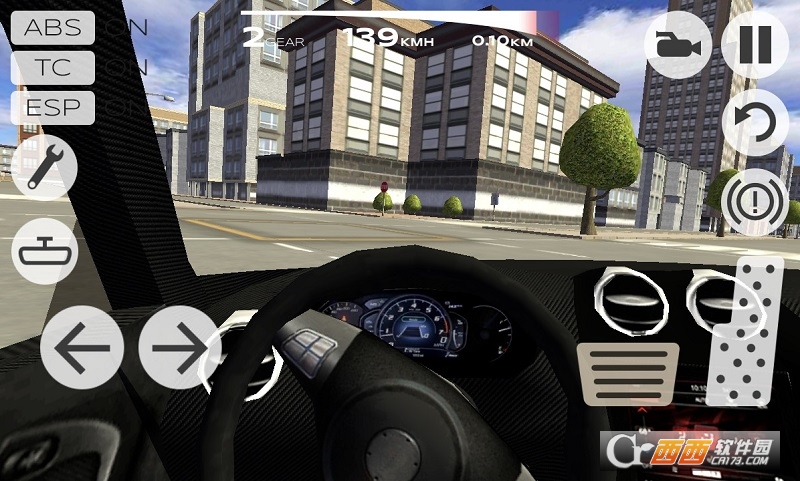The height and width of the screenshot is (481, 800).
Task: Steer left with the left arrow
Action: click(82, 347)
